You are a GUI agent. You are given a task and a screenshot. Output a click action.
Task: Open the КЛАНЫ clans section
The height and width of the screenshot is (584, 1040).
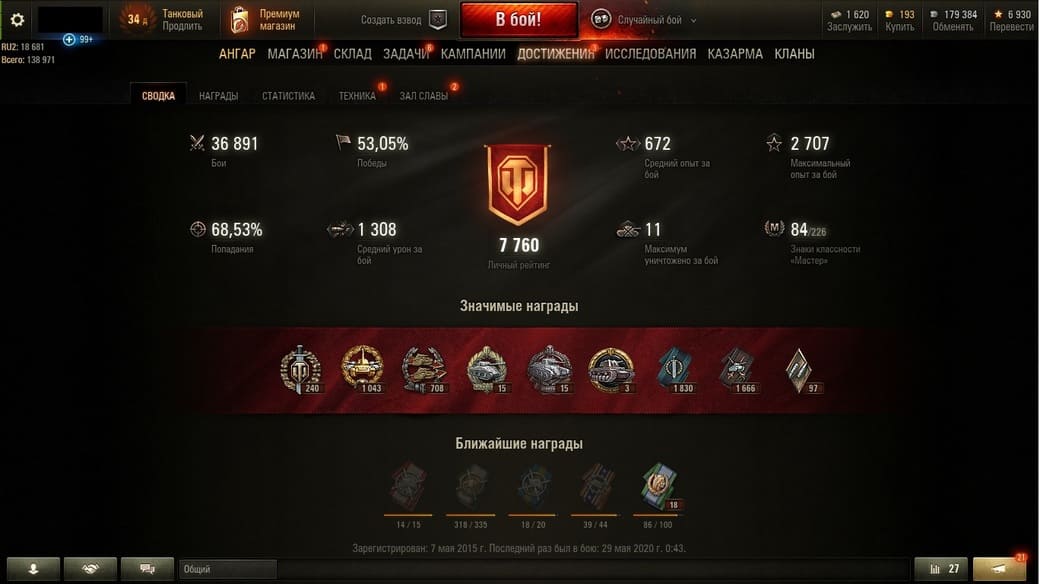tap(794, 54)
